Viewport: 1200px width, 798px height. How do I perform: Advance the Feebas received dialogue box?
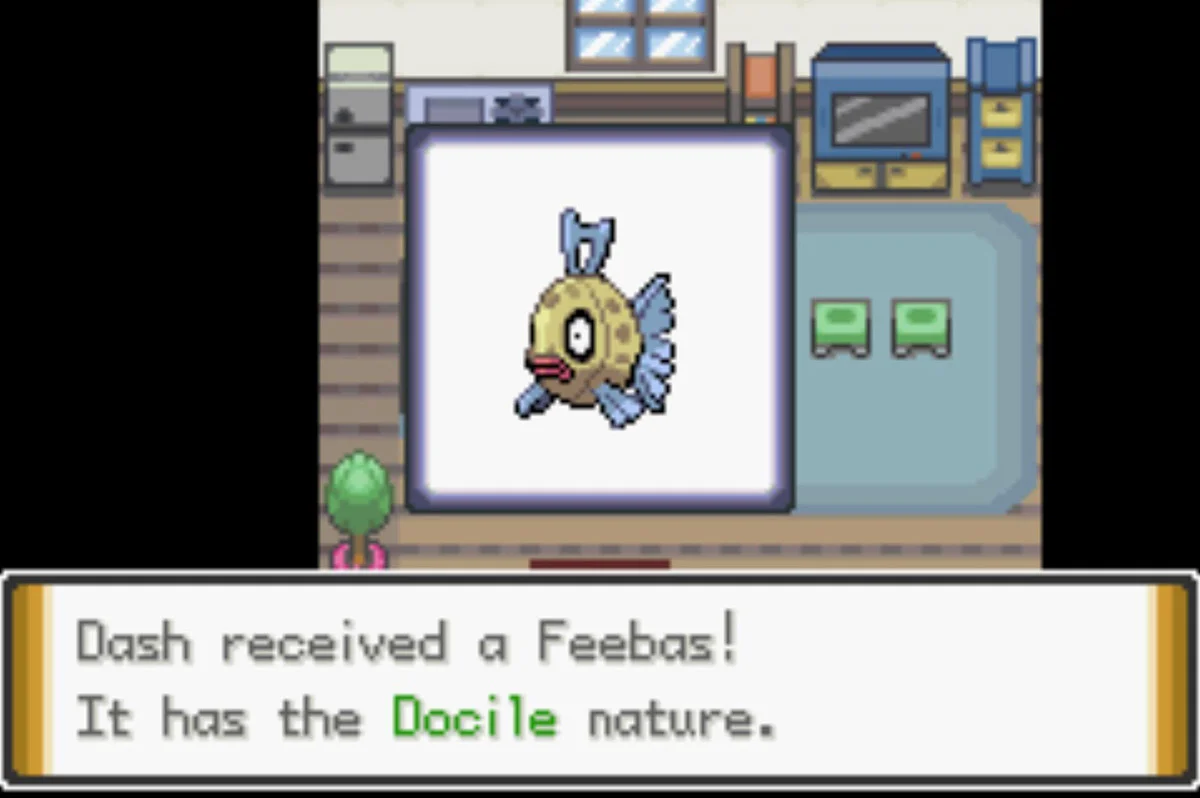[x=599, y=680]
